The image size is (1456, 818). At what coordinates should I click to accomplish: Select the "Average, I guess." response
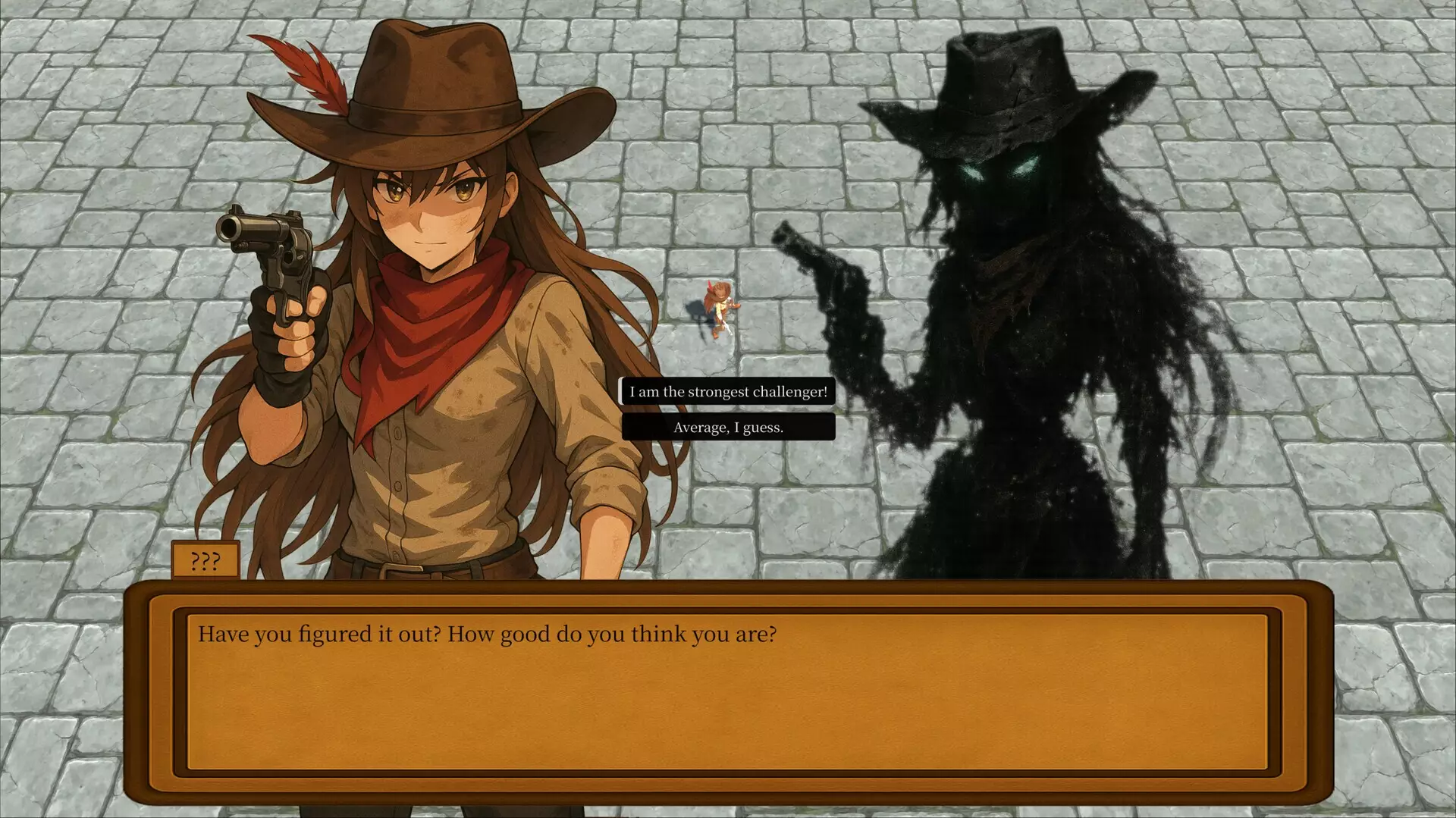coord(728,427)
